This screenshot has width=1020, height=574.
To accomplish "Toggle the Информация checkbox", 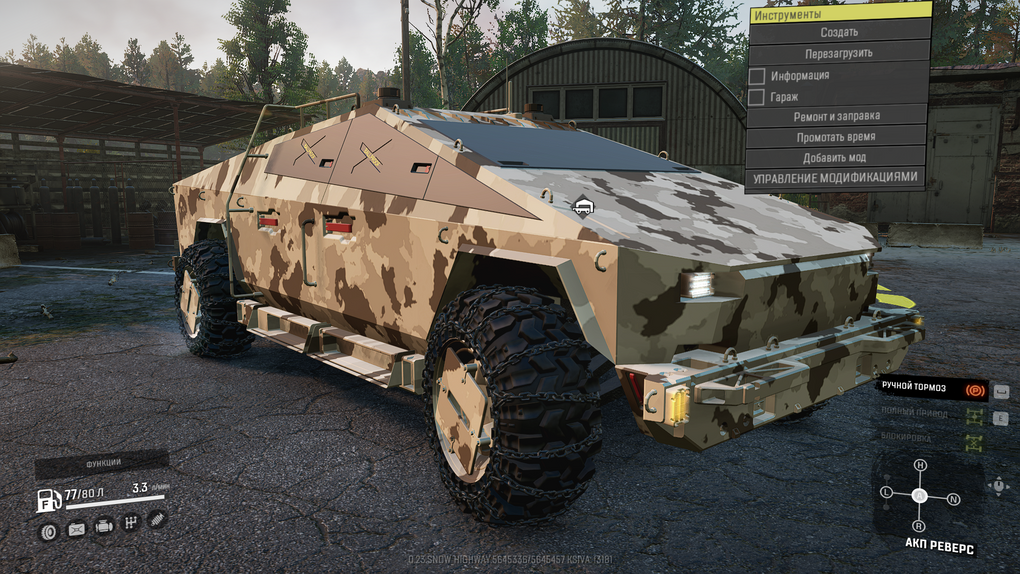I will tap(757, 76).
